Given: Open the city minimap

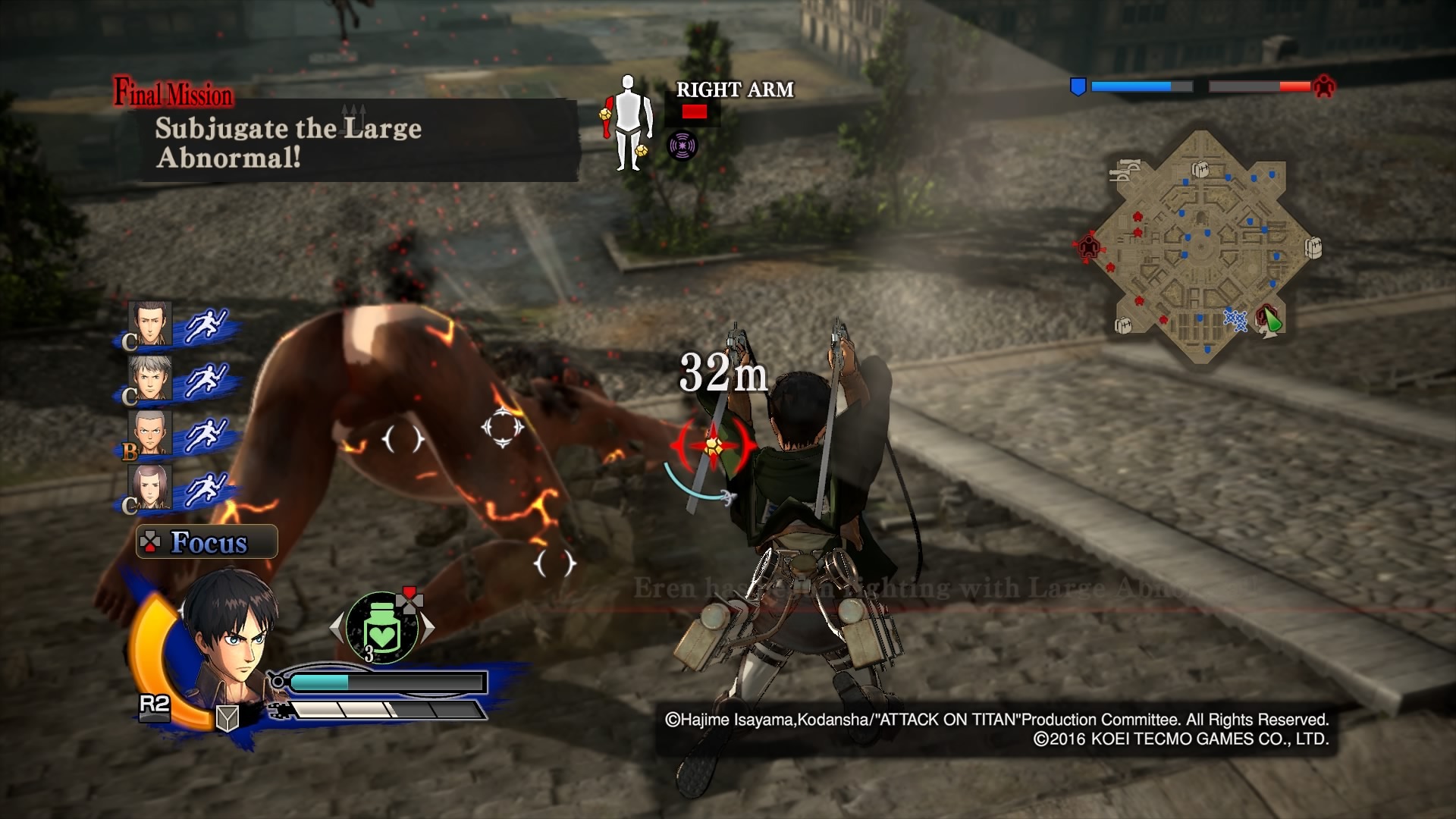Looking at the screenshot, I should (x=1202, y=246).
